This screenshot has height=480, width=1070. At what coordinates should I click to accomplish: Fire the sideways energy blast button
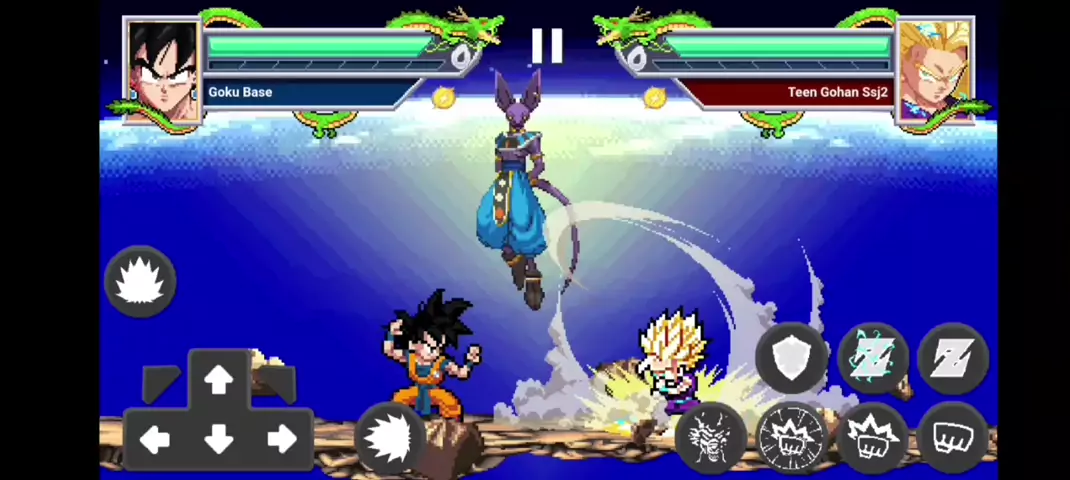pos(391,438)
